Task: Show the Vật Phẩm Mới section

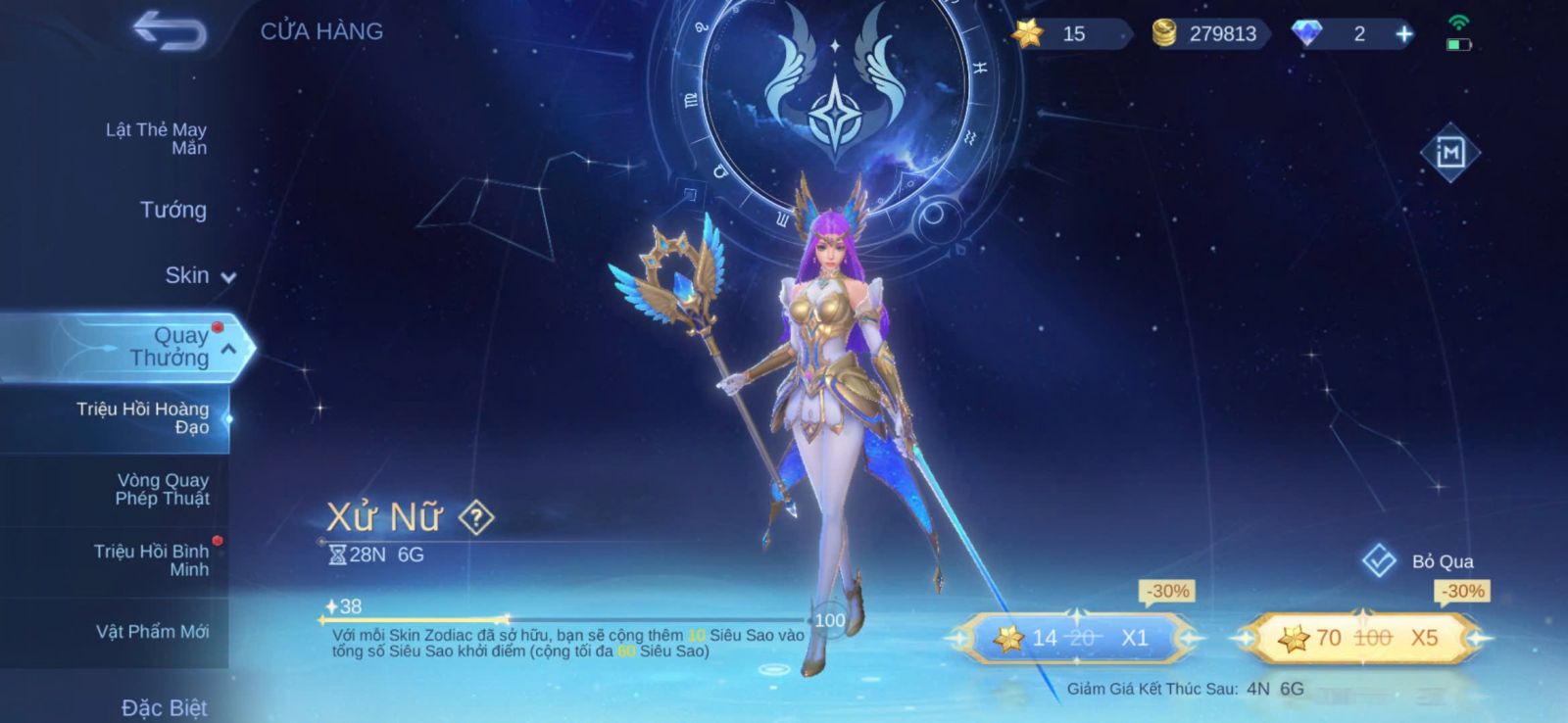Action: tap(153, 632)
